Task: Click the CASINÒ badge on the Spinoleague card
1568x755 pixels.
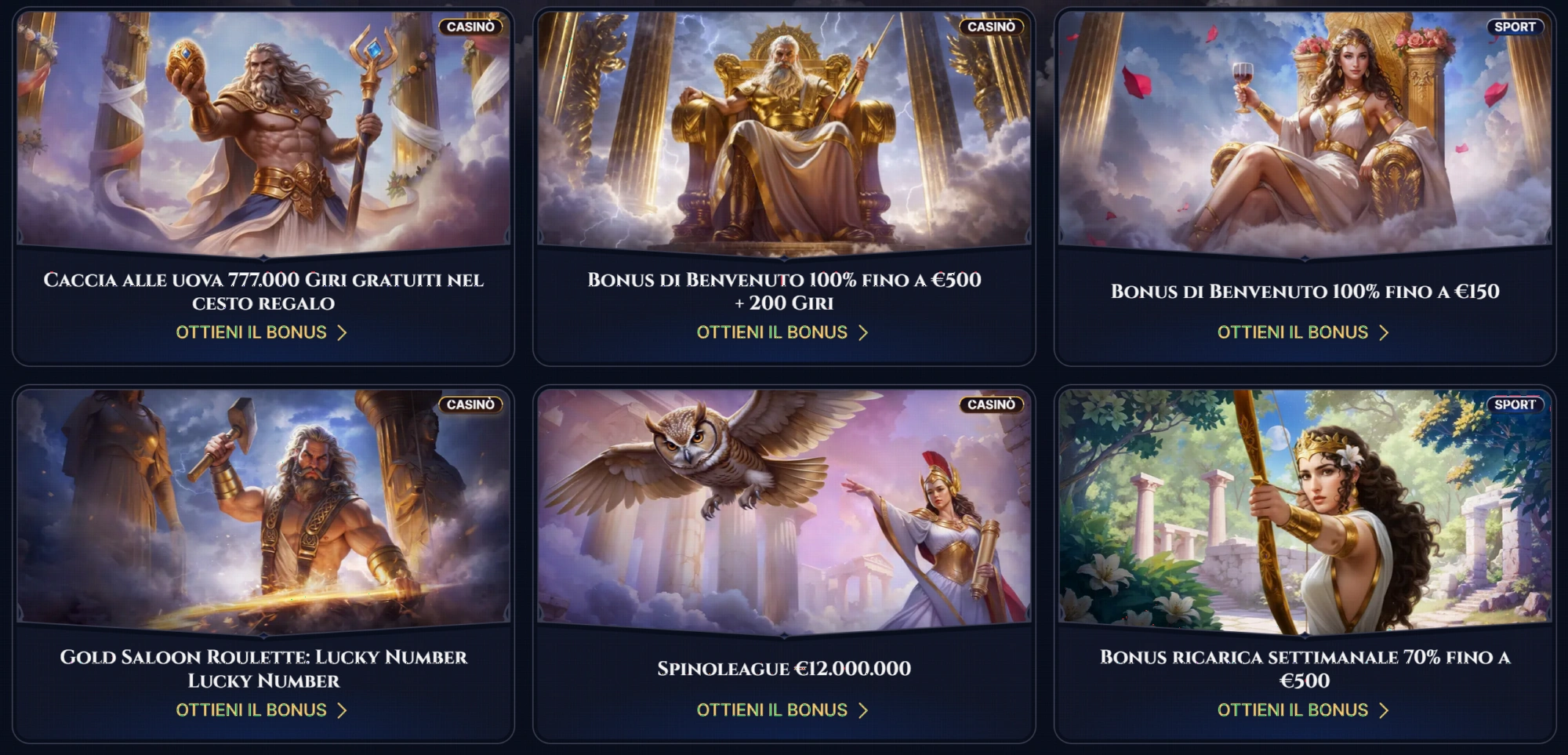Action: tap(990, 405)
